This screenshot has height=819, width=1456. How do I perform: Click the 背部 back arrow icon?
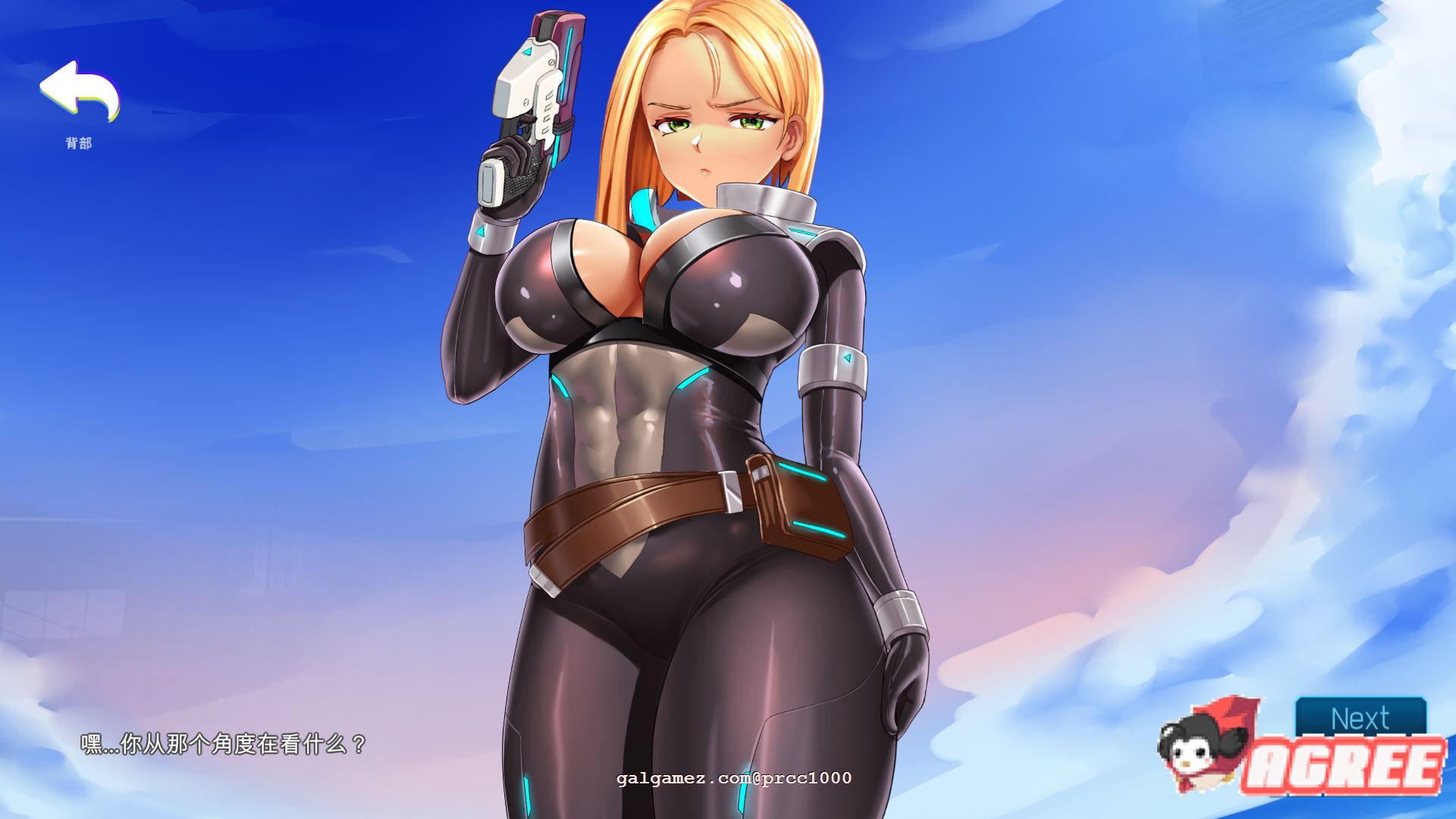(80, 91)
